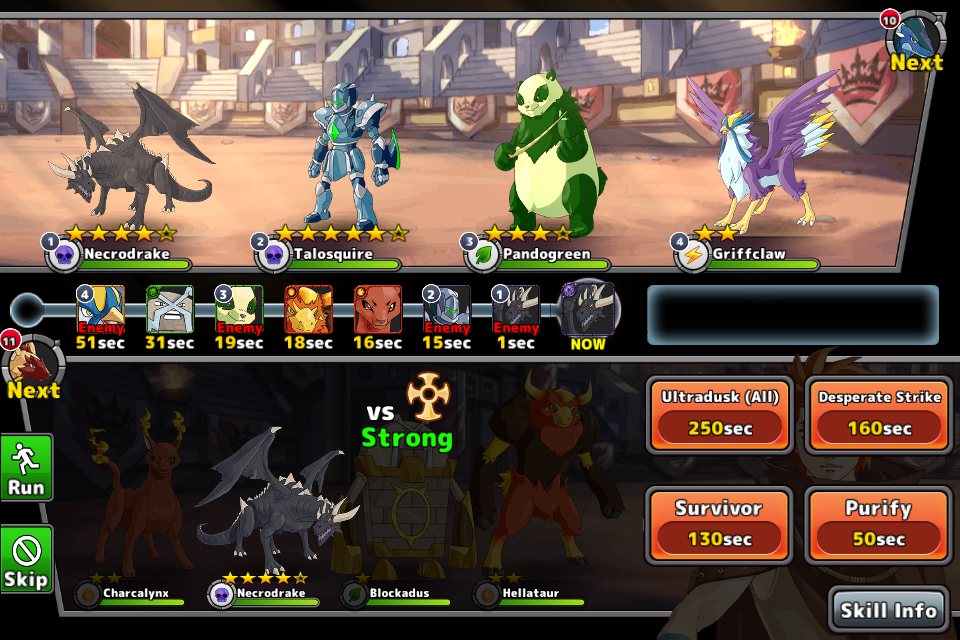Click the 51sec enemy turn portrait
Screen dimensions: 960x640
[100, 309]
